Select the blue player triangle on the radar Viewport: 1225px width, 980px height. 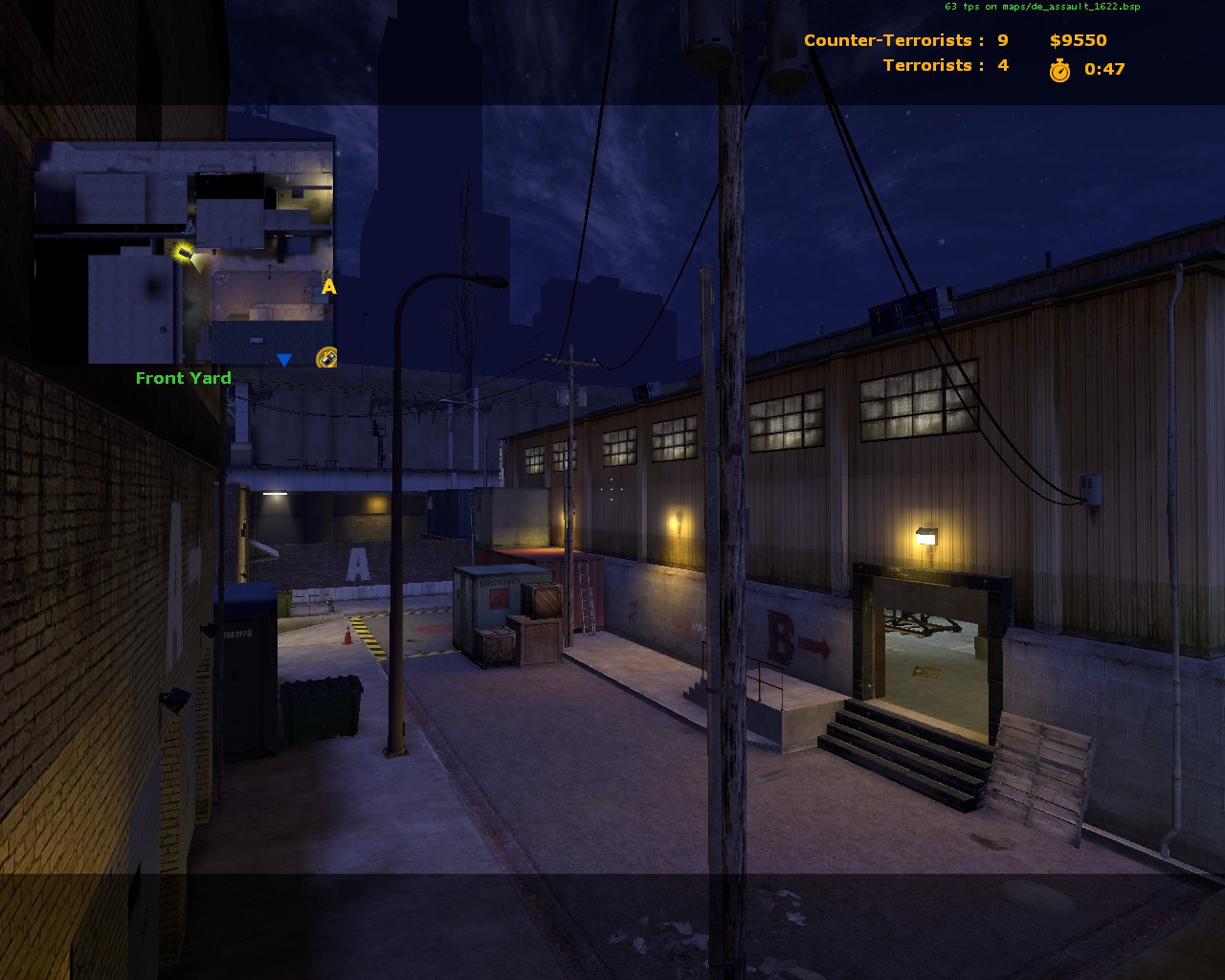pos(284,361)
